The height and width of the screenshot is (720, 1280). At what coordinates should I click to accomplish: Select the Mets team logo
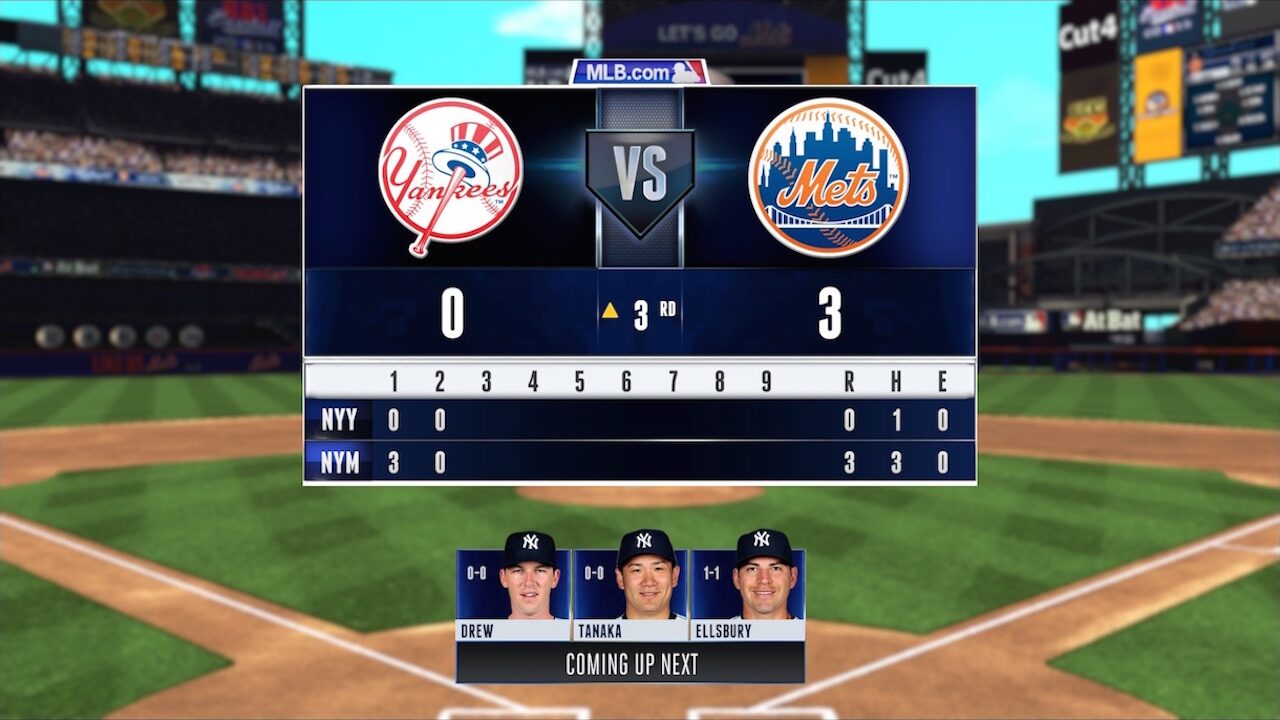(828, 177)
